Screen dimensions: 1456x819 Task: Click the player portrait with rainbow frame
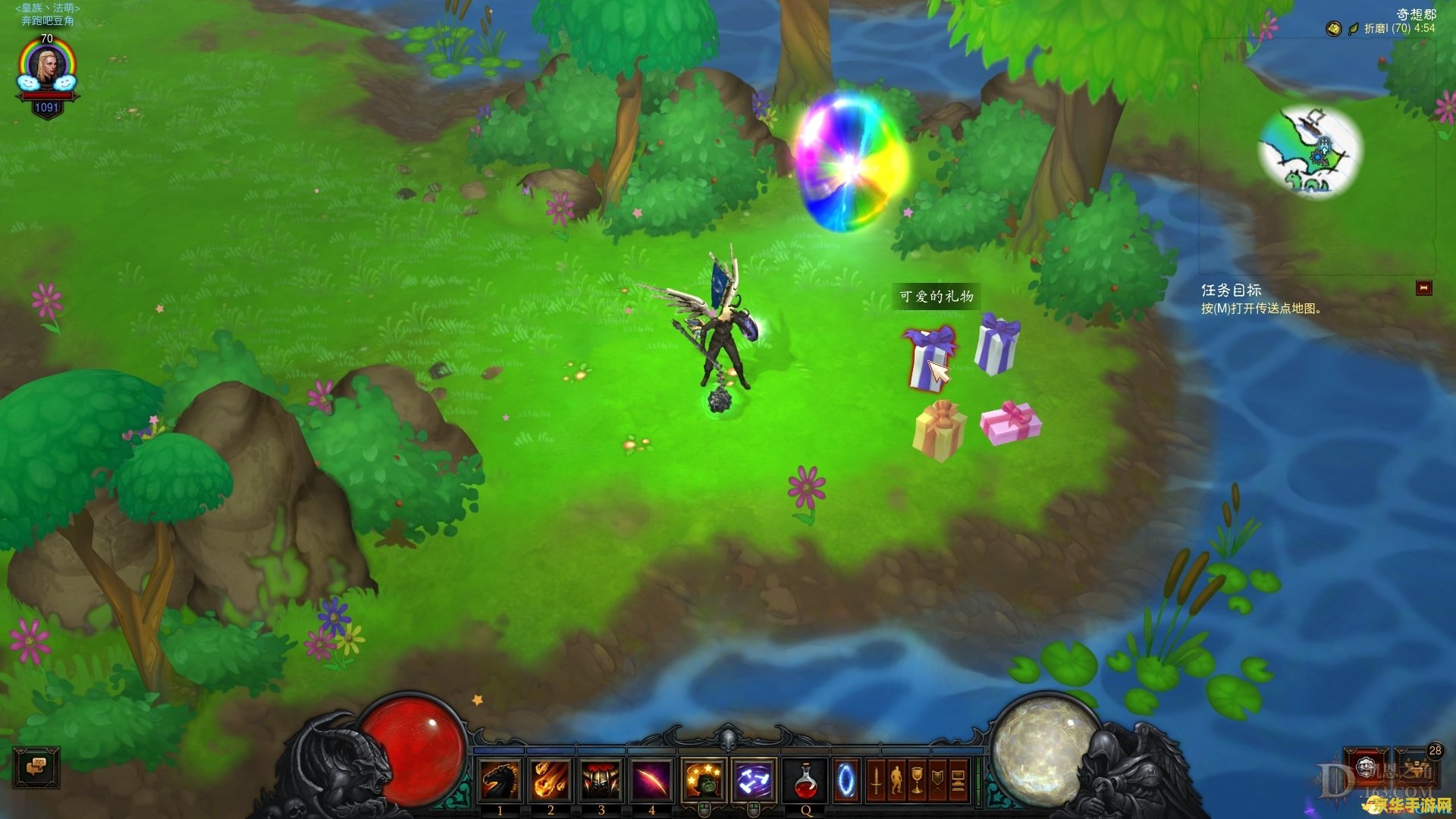coord(47,70)
